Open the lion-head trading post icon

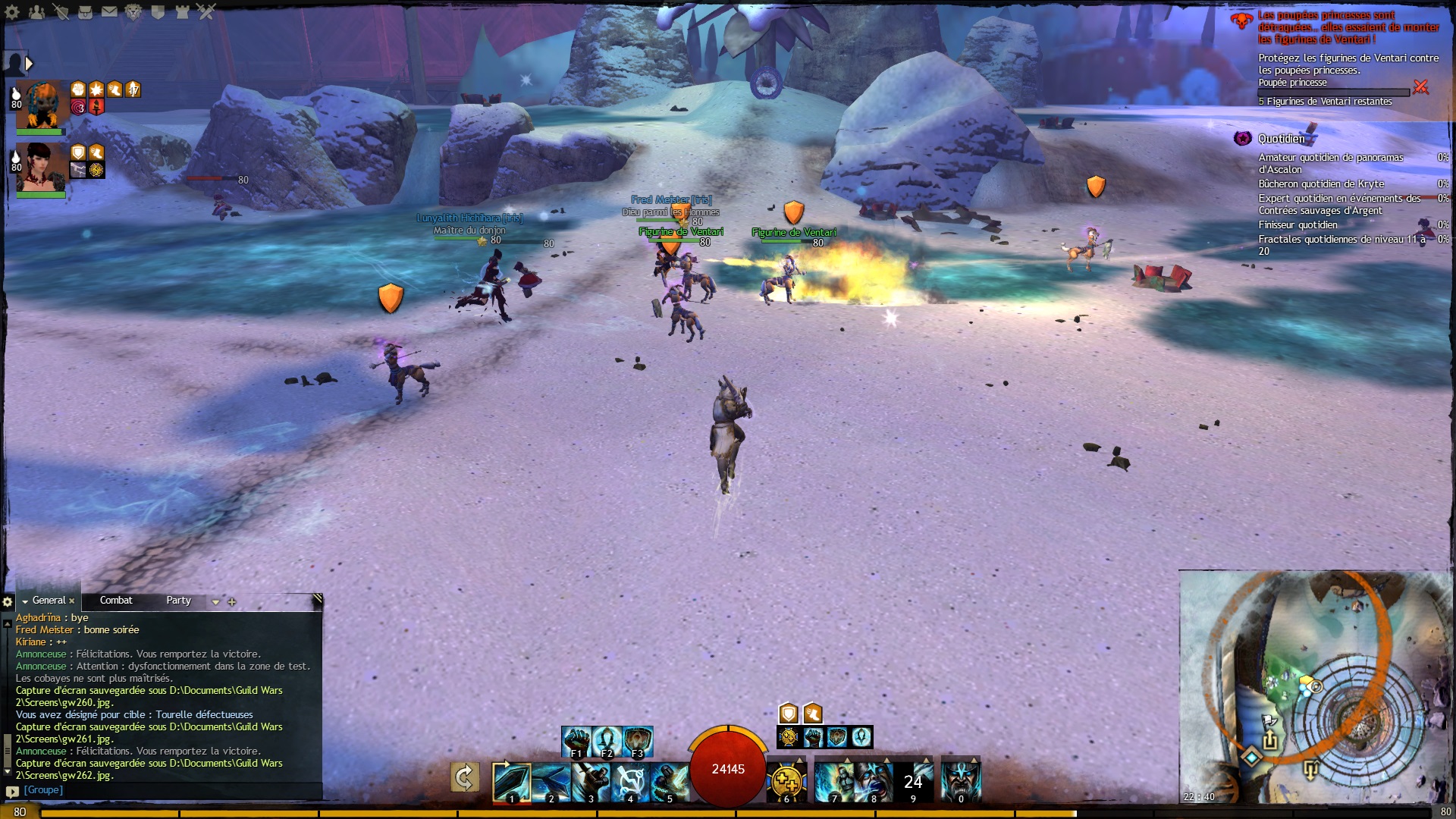(133, 11)
